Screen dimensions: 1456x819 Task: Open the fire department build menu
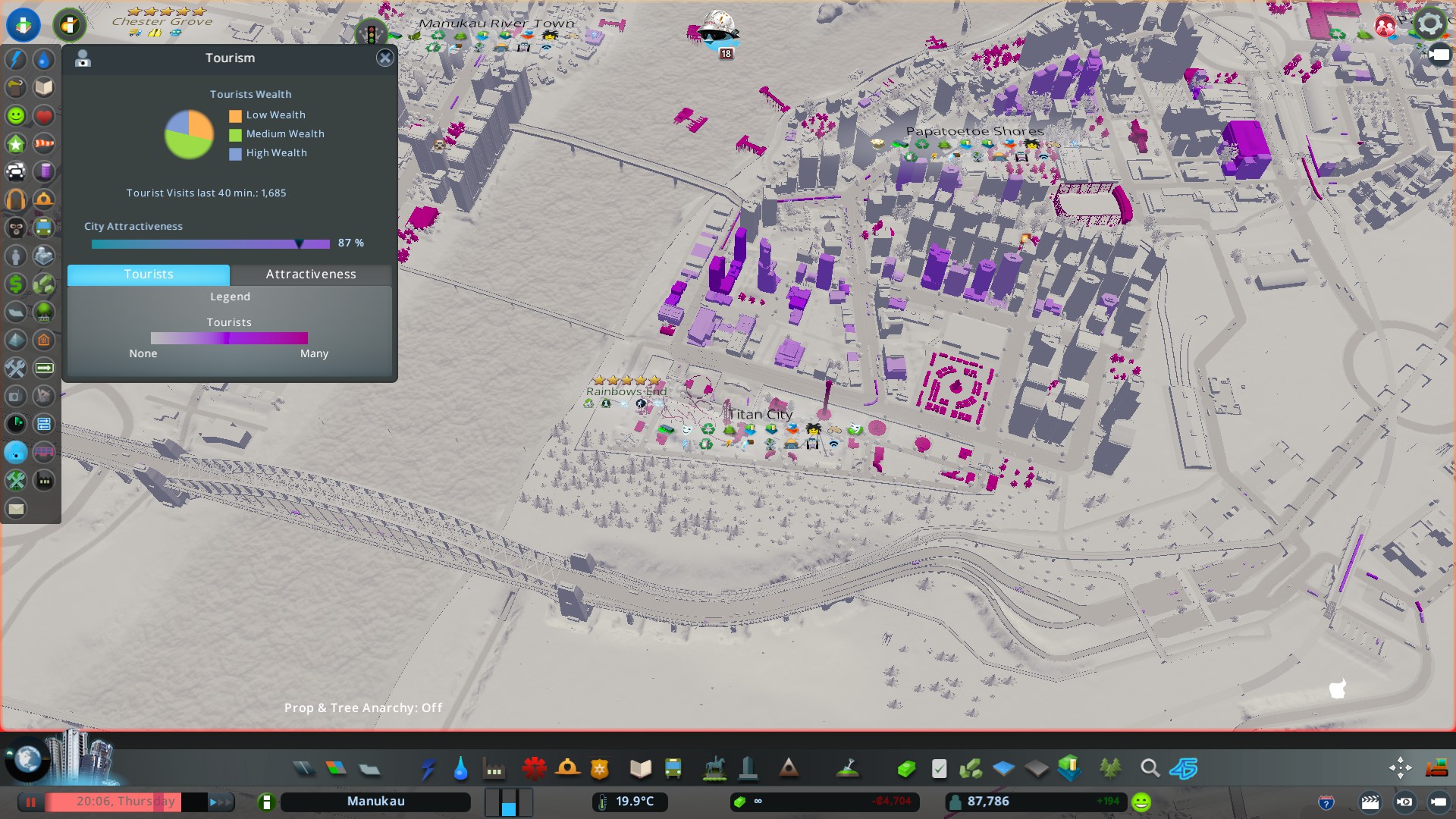567,769
